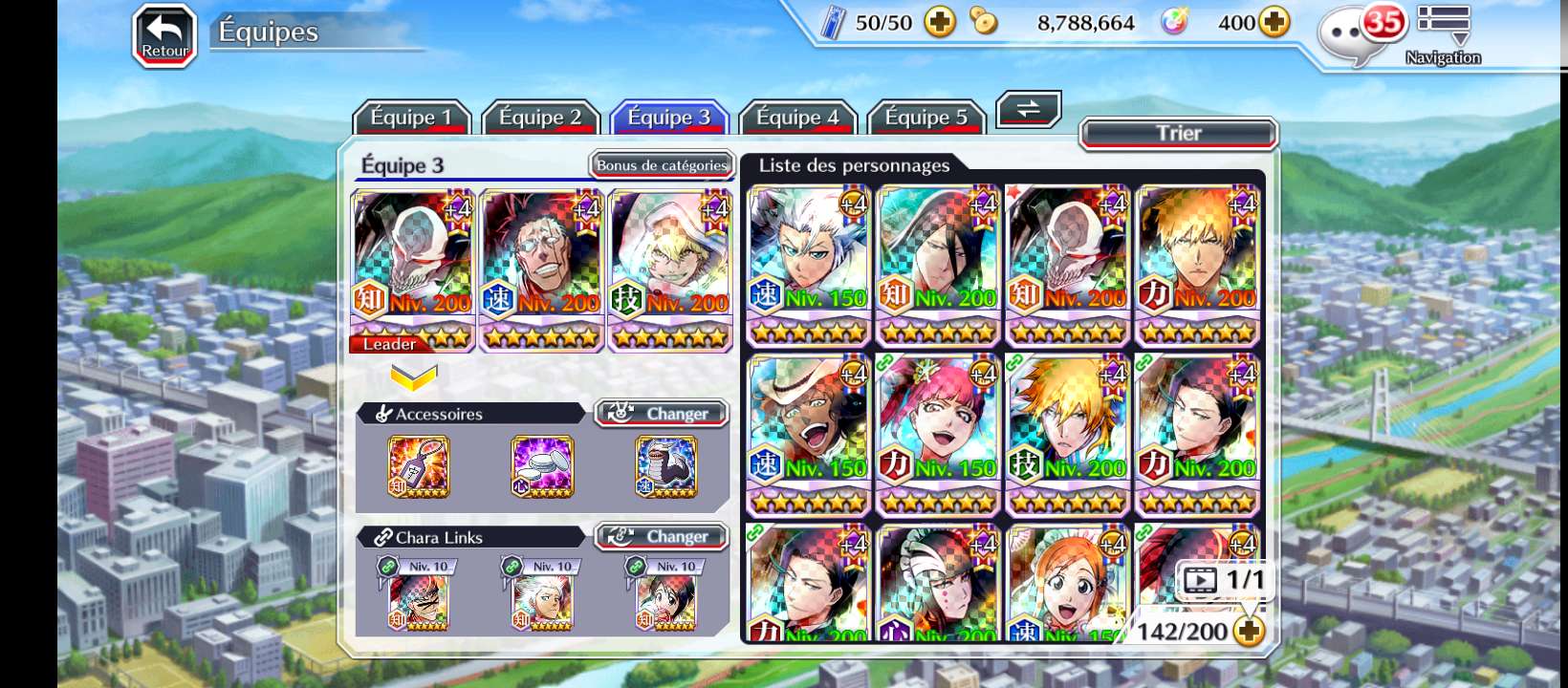
Task: Go back with the Retour button
Action: [164, 36]
